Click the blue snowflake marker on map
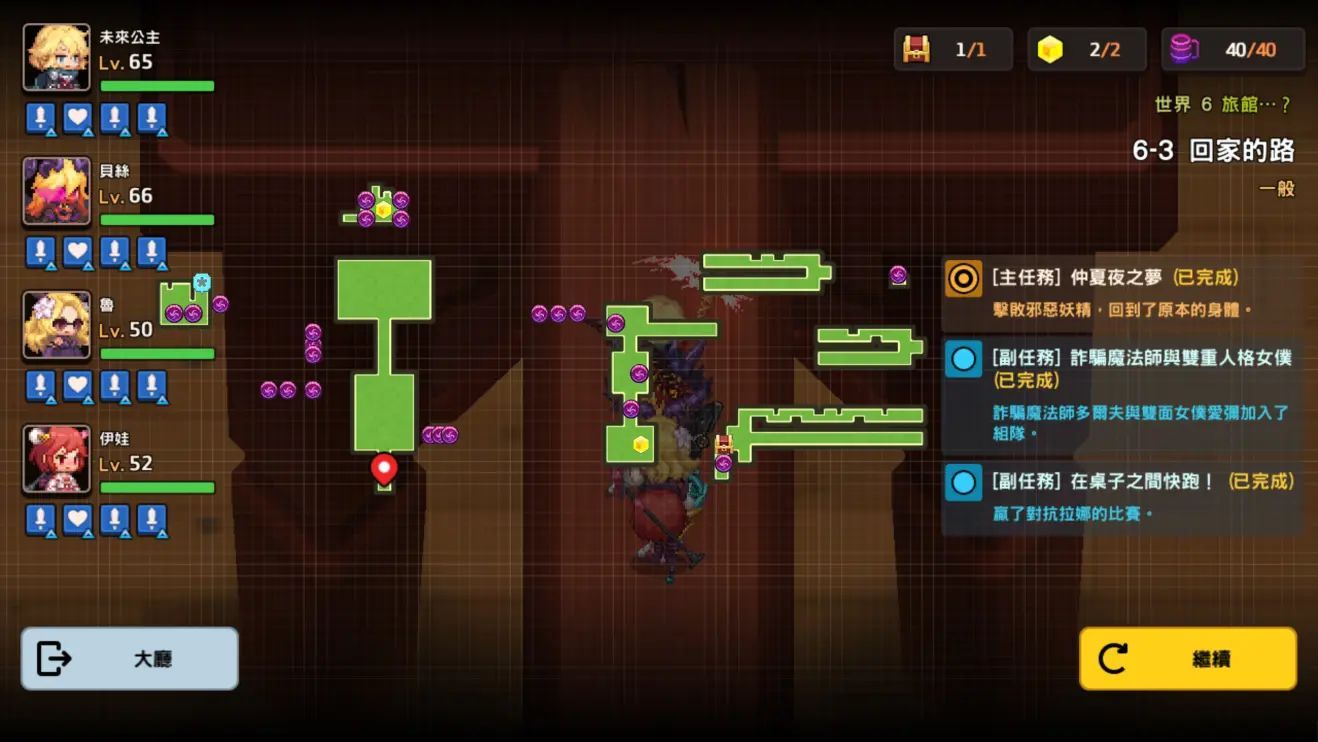The width and height of the screenshot is (1318, 742). [x=202, y=283]
